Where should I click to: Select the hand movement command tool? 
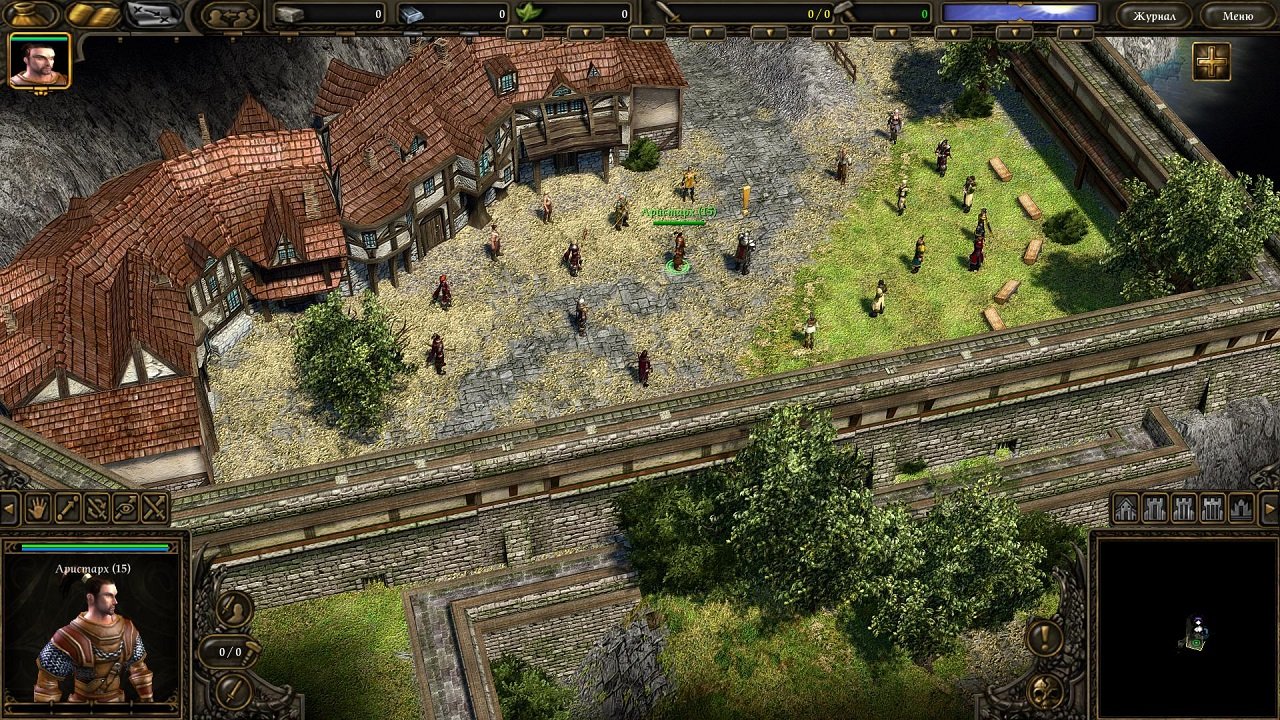click(x=36, y=510)
